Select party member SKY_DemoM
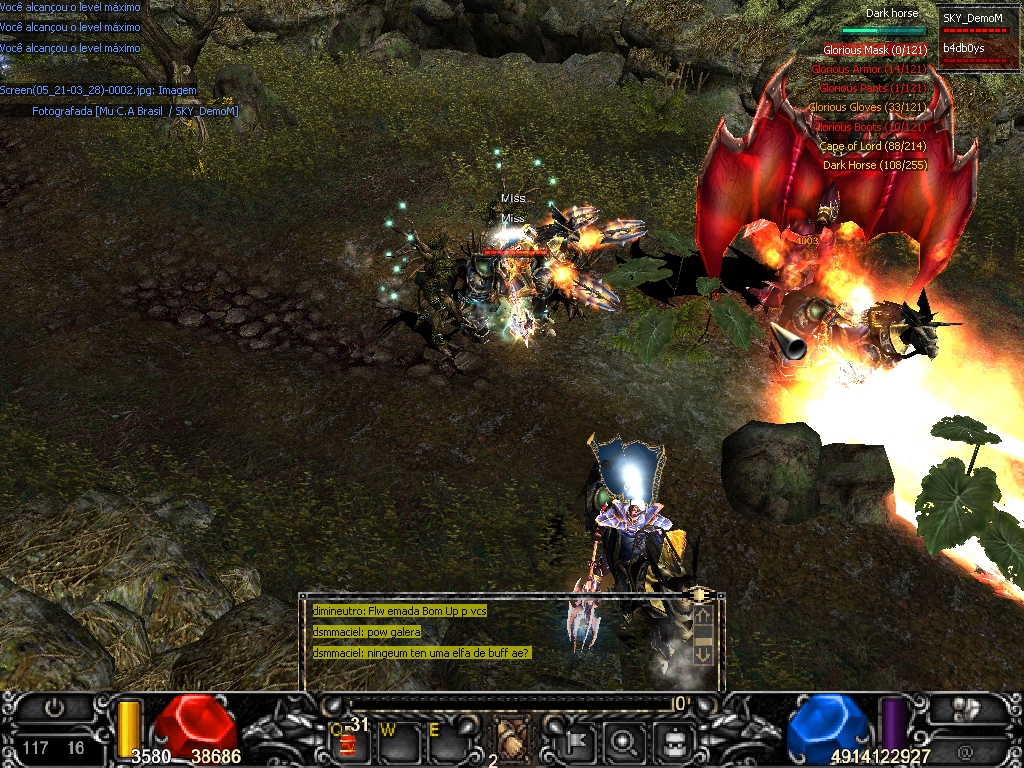The image size is (1024, 768). [972, 18]
